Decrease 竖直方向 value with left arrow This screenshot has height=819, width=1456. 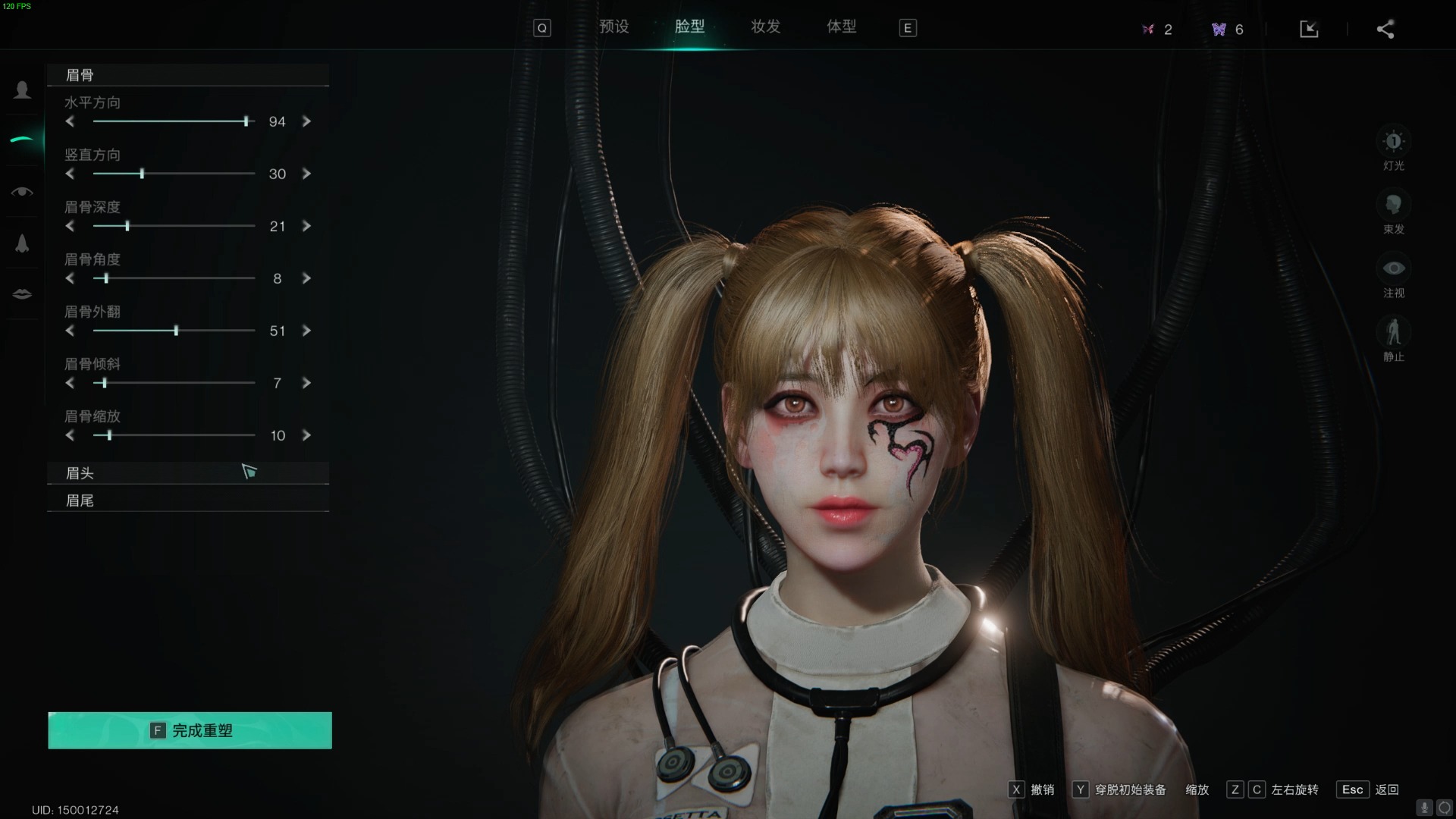[70, 174]
